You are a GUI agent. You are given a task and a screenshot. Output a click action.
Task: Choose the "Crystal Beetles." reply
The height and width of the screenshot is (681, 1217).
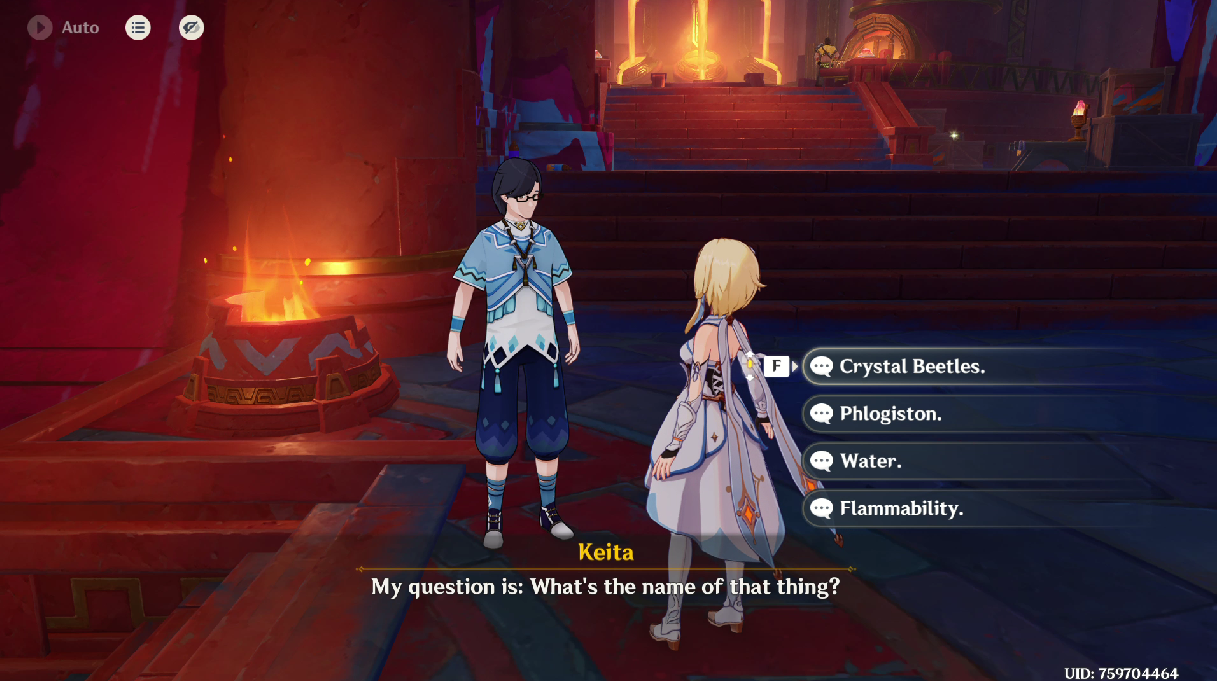[x=912, y=367]
